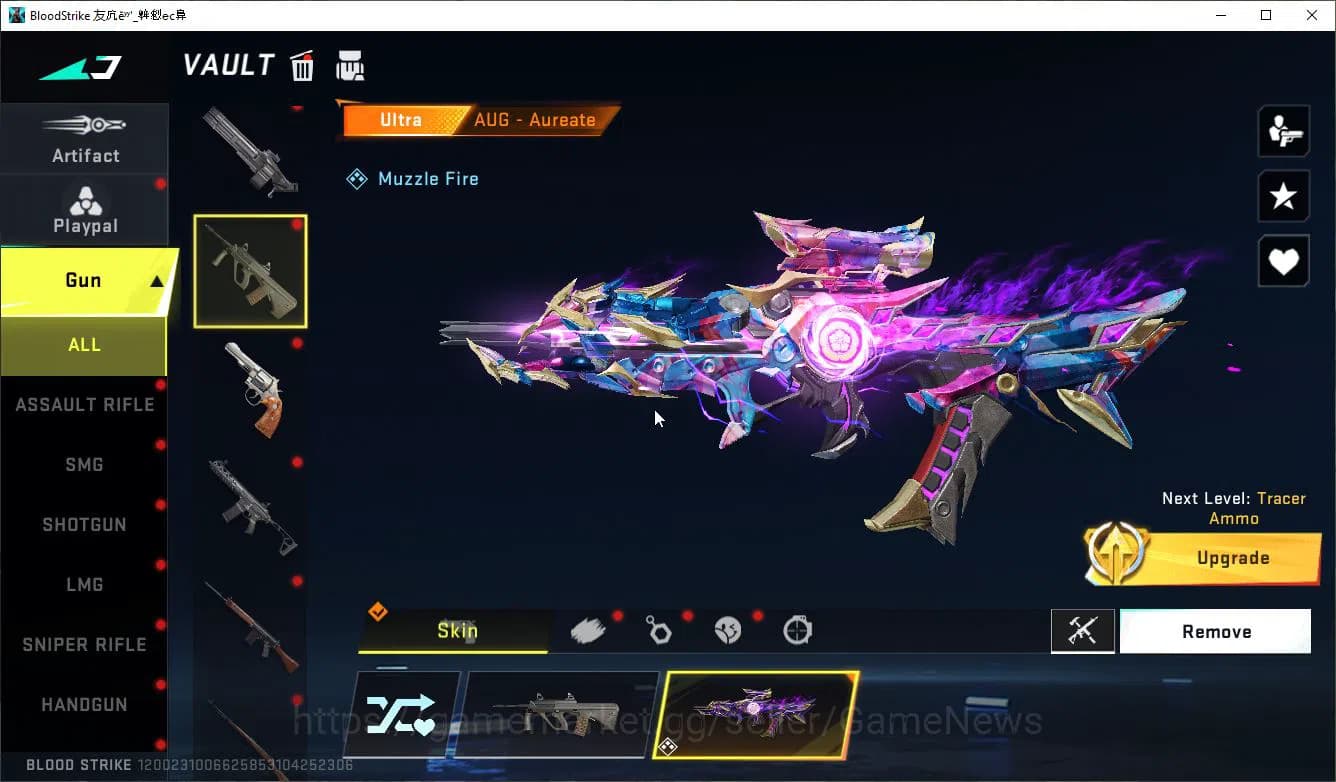The image size is (1336, 782).
Task: Select the SNIPER RIFLE category
Action: tap(84, 644)
